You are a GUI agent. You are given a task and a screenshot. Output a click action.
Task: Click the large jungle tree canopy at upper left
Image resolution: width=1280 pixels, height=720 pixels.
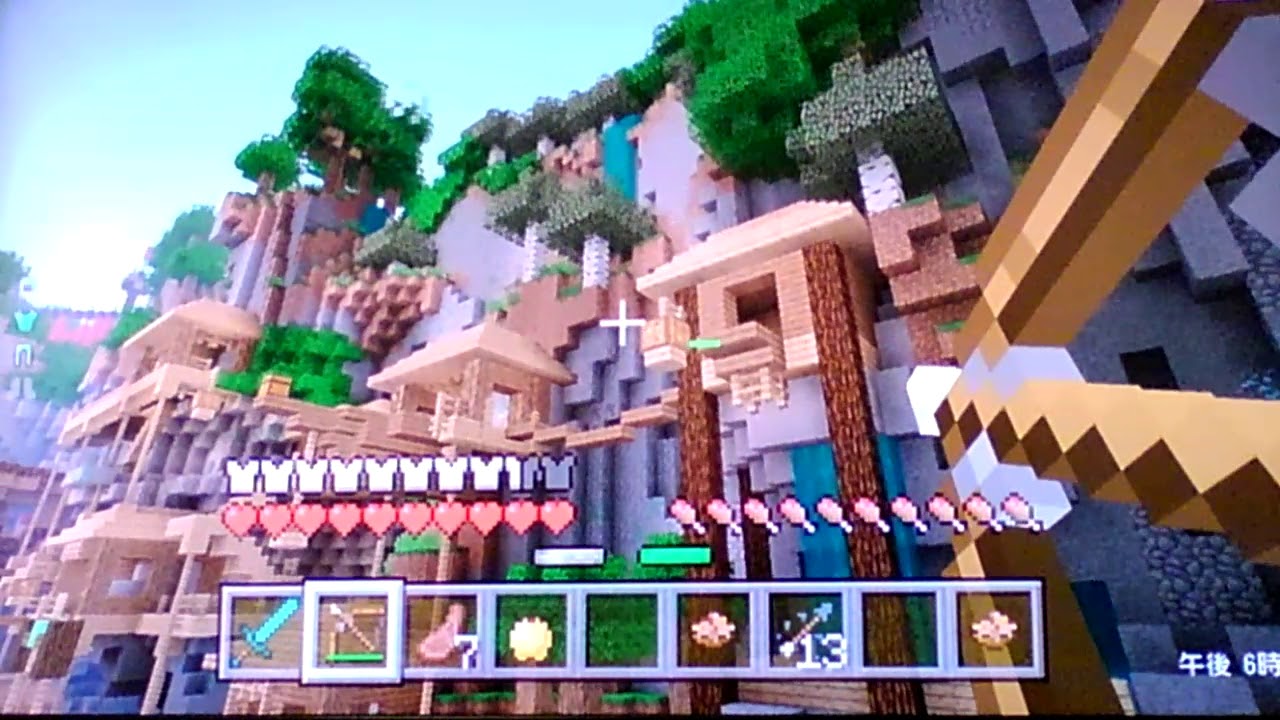click(330, 110)
